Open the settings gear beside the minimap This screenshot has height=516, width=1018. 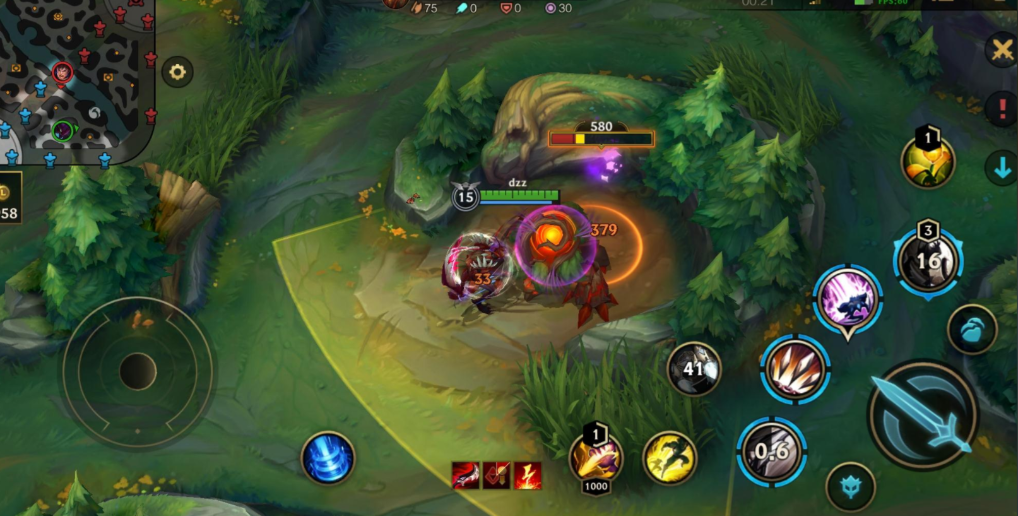[x=178, y=72]
